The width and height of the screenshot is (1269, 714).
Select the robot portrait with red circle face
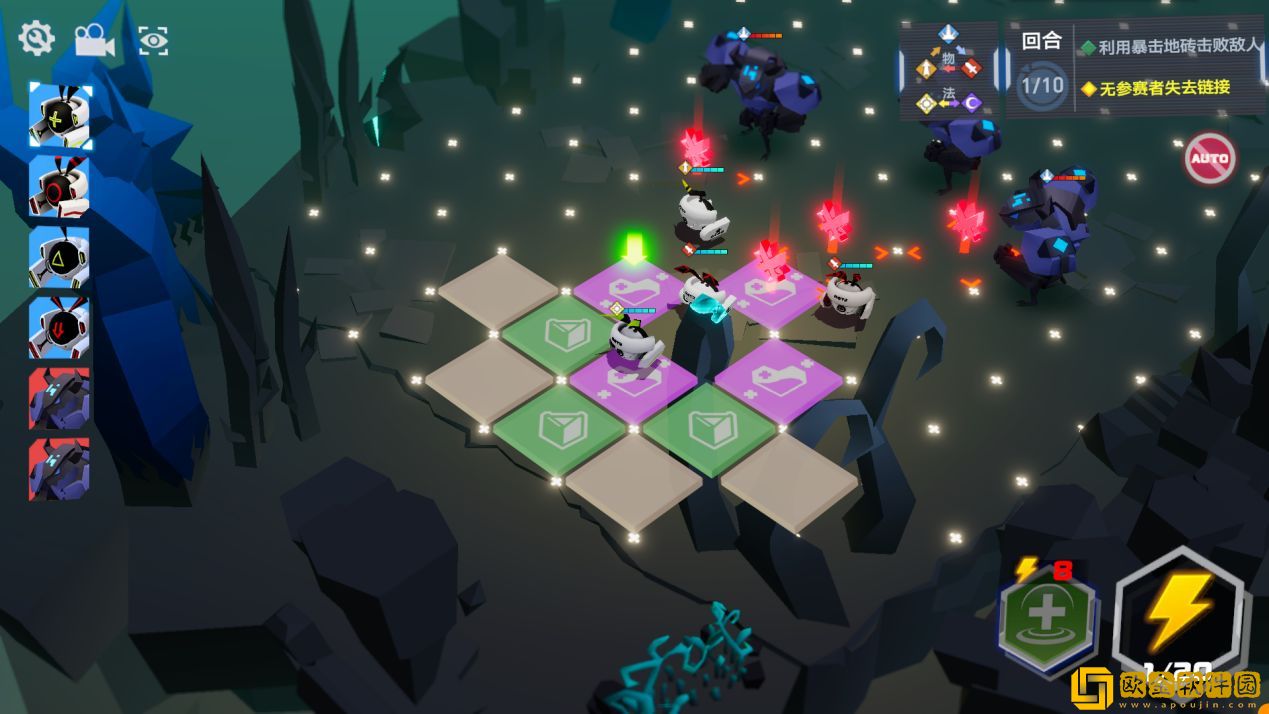61,186
